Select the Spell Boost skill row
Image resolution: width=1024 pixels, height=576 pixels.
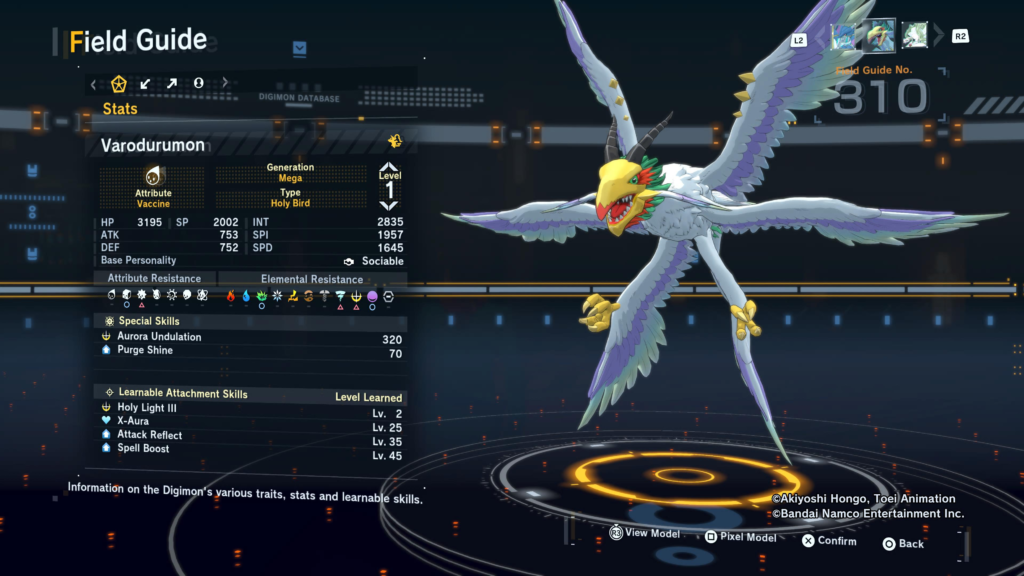pos(143,449)
